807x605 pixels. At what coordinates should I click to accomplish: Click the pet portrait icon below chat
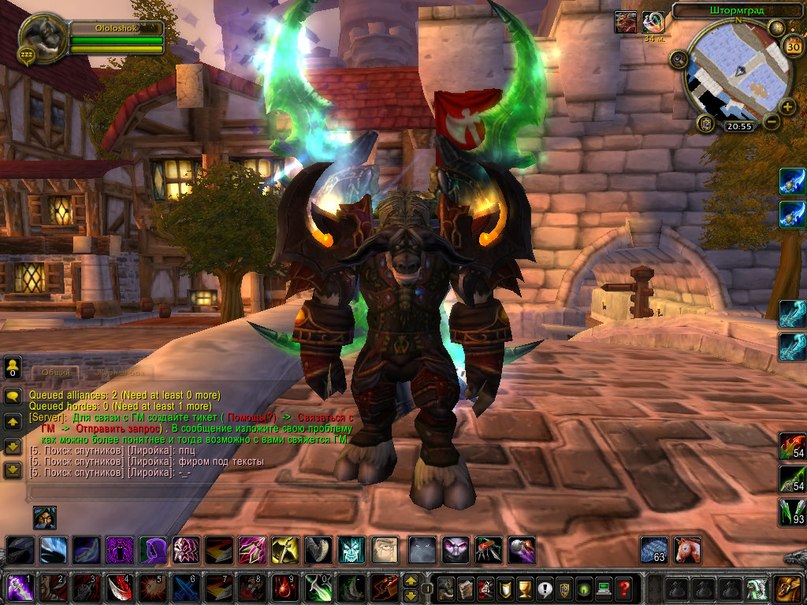[x=45, y=517]
